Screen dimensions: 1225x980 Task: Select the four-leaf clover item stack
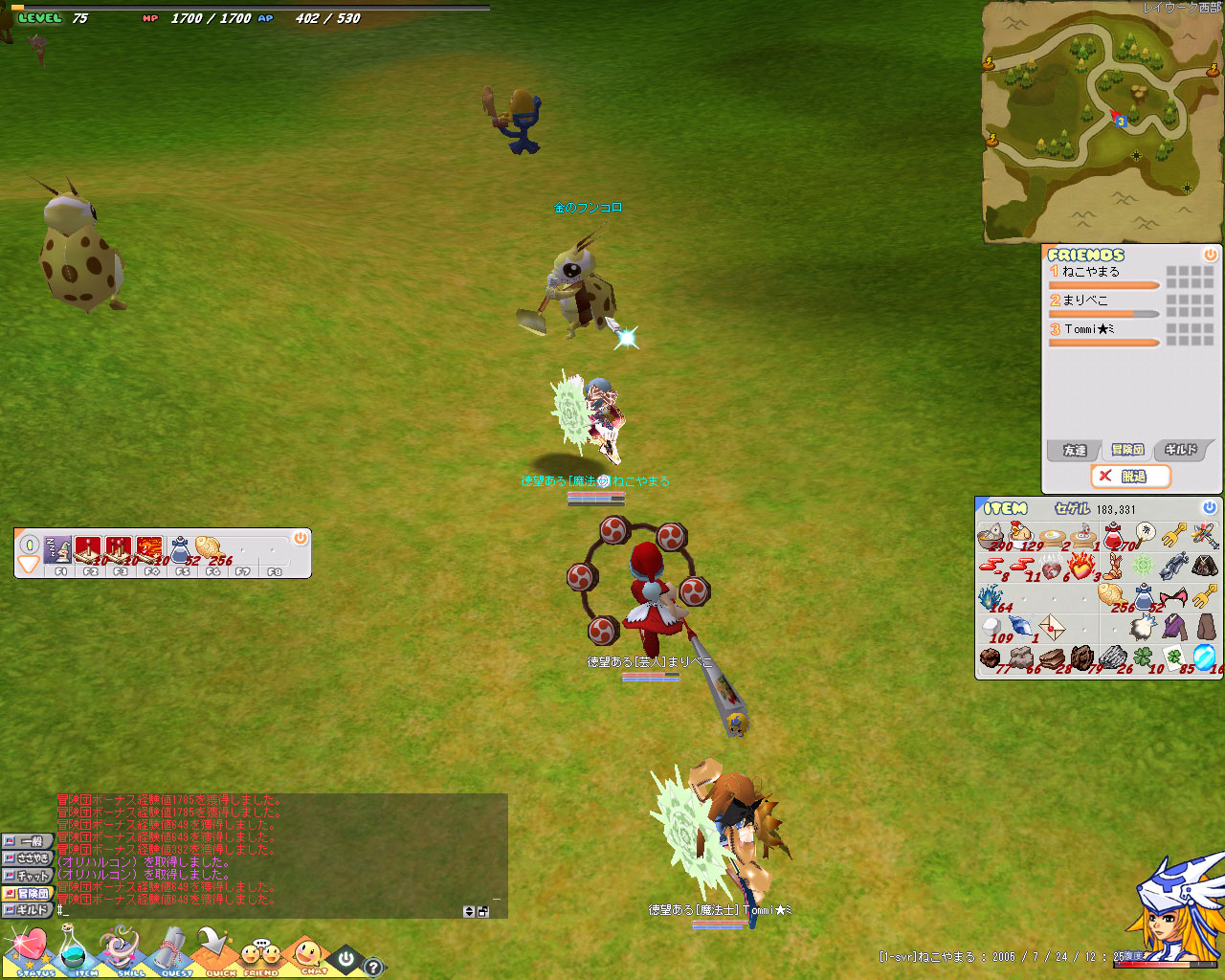[x=1143, y=657]
